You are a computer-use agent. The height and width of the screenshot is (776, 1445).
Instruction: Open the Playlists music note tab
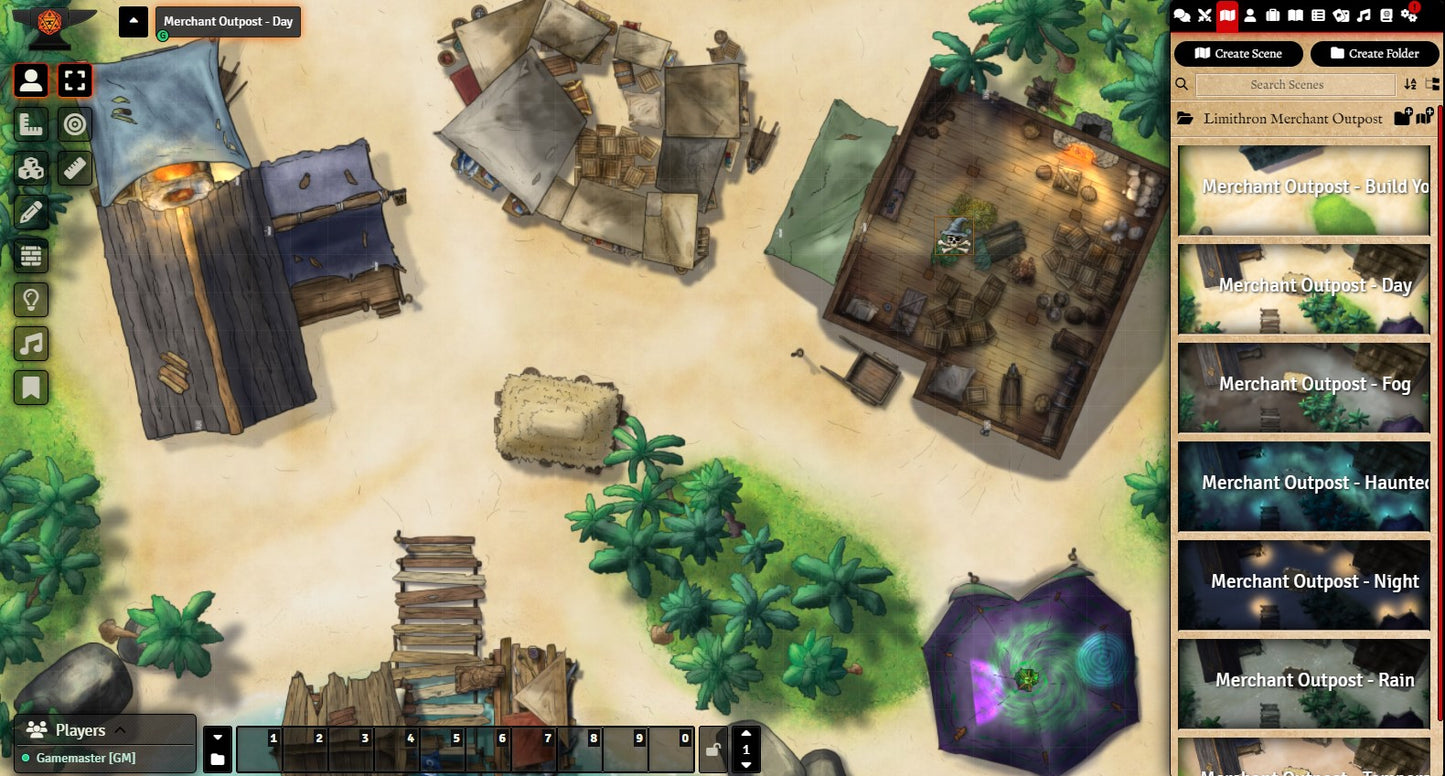point(1364,16)
